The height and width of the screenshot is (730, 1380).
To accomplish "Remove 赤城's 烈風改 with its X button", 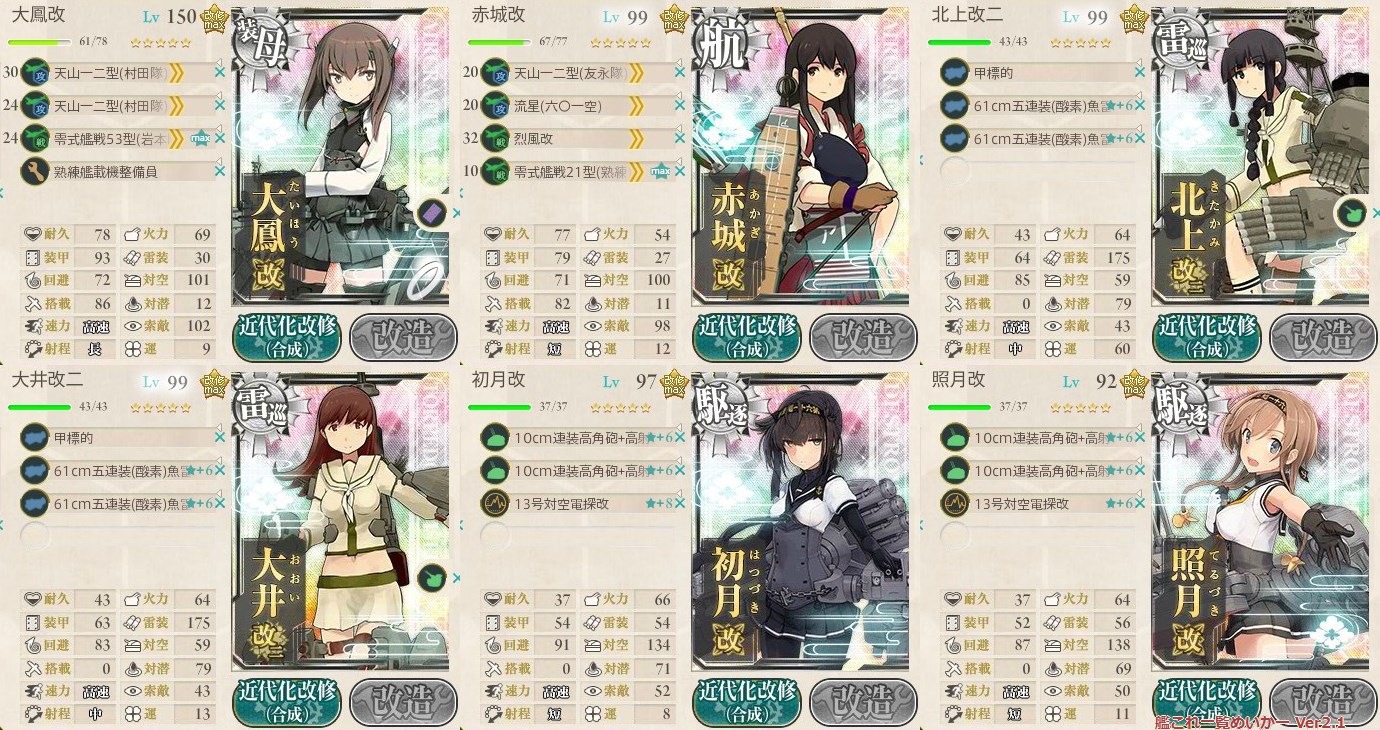I will pyautogui.click(x=682, y=138).
